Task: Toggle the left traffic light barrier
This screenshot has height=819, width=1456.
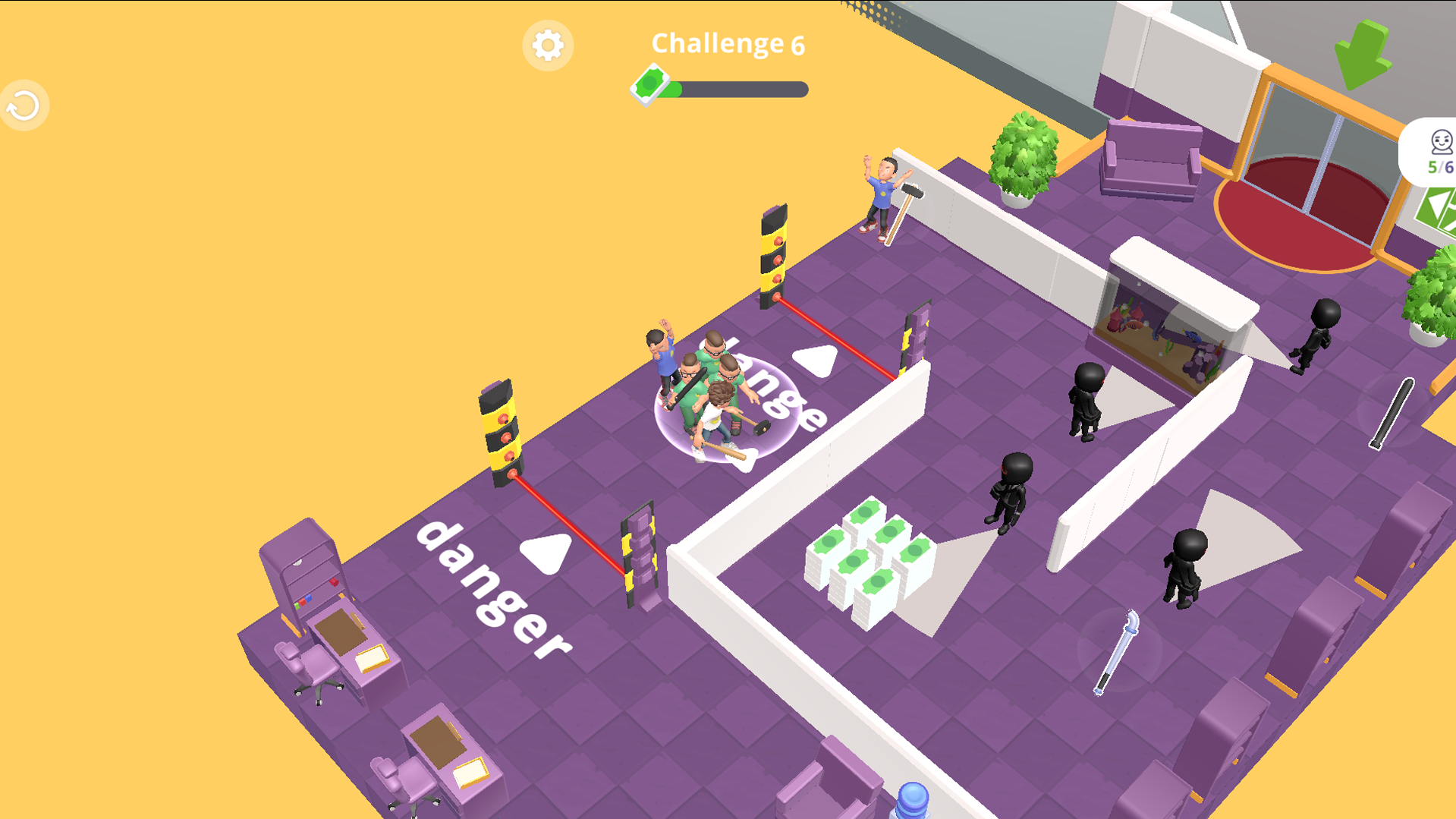Action: tap(501, 433)
